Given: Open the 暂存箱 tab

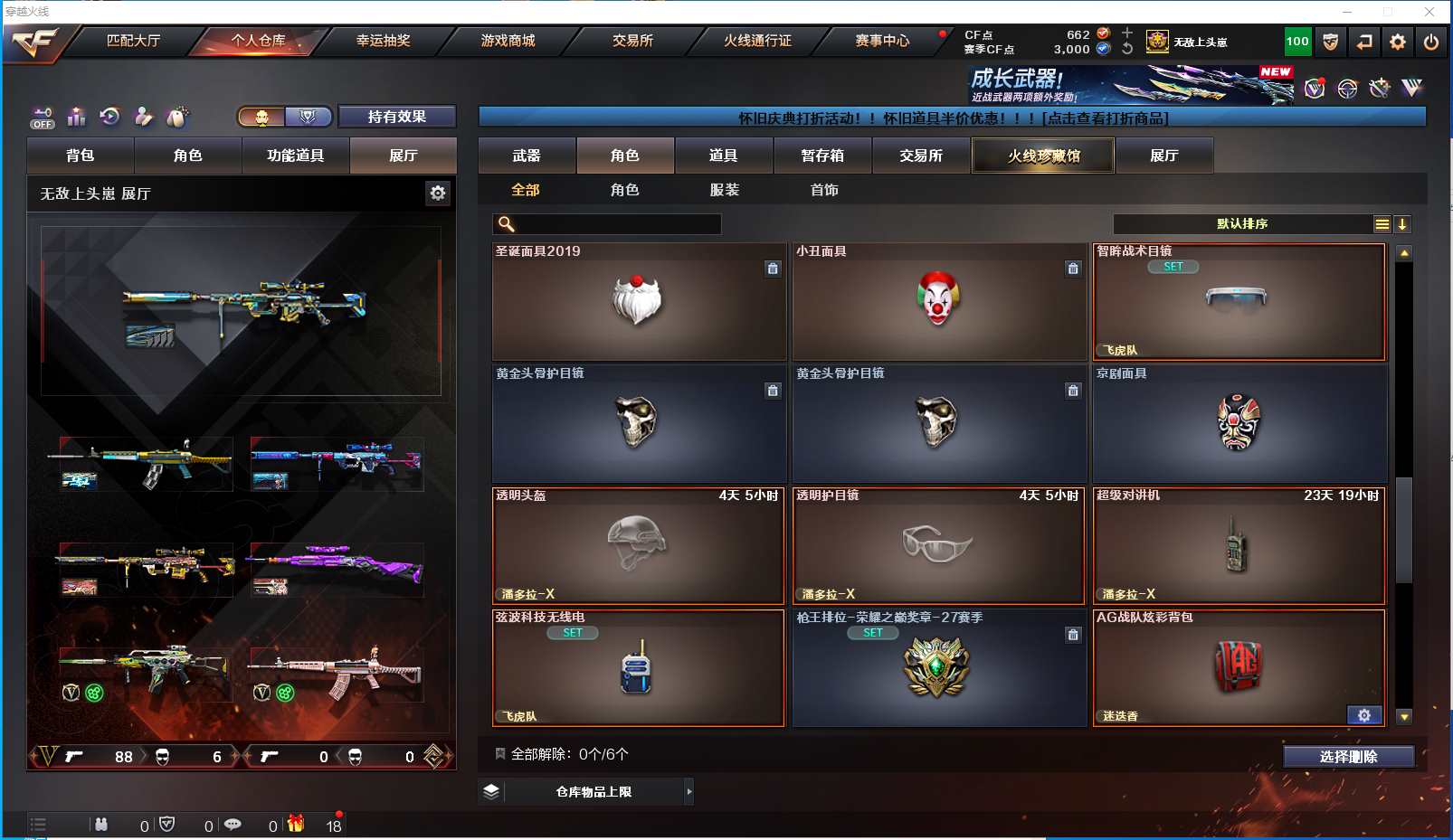Looking at the screenshot, I should coord(821,156).
